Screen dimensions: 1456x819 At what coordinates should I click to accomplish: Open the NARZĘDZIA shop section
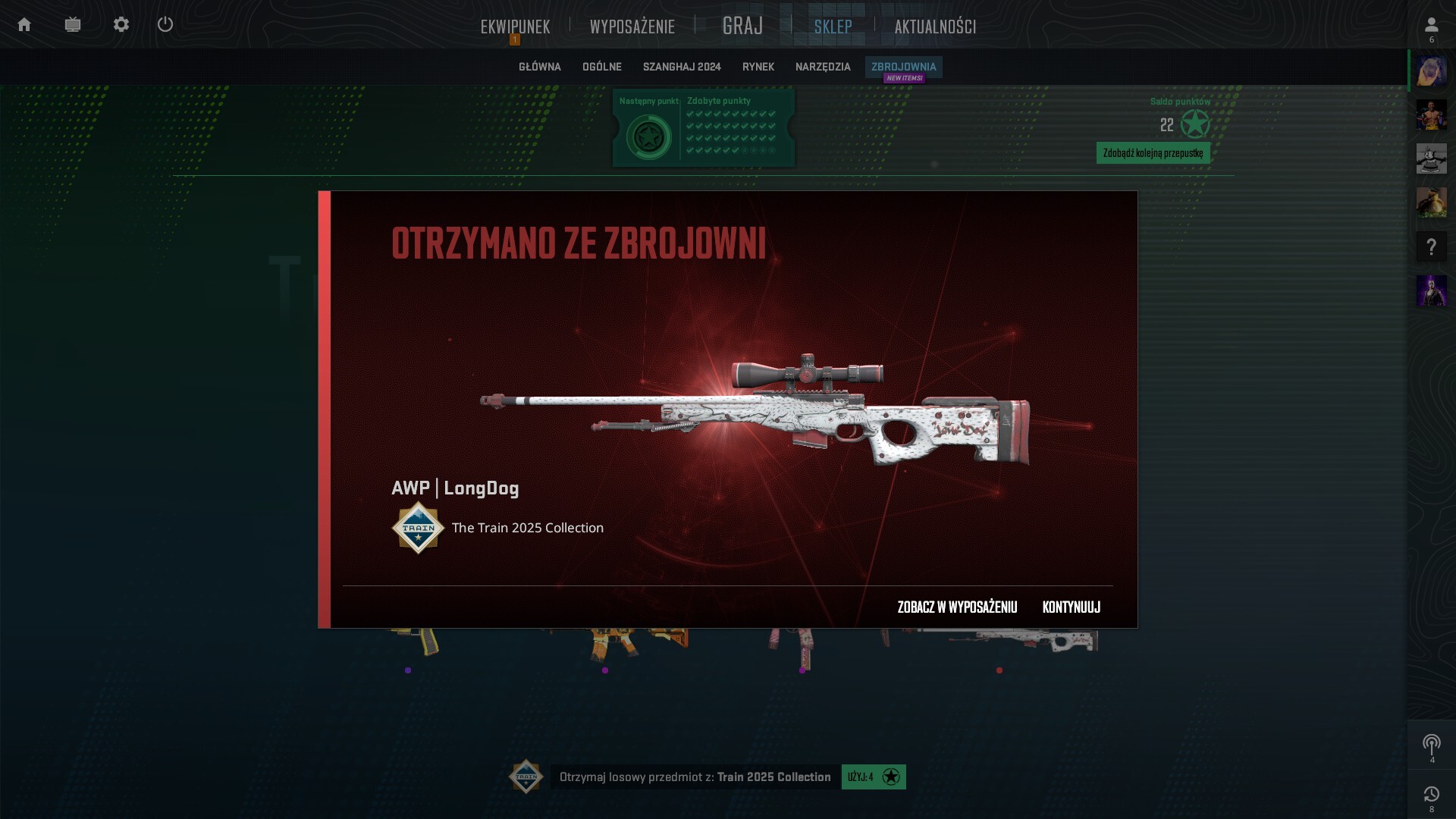click(823, 67)
